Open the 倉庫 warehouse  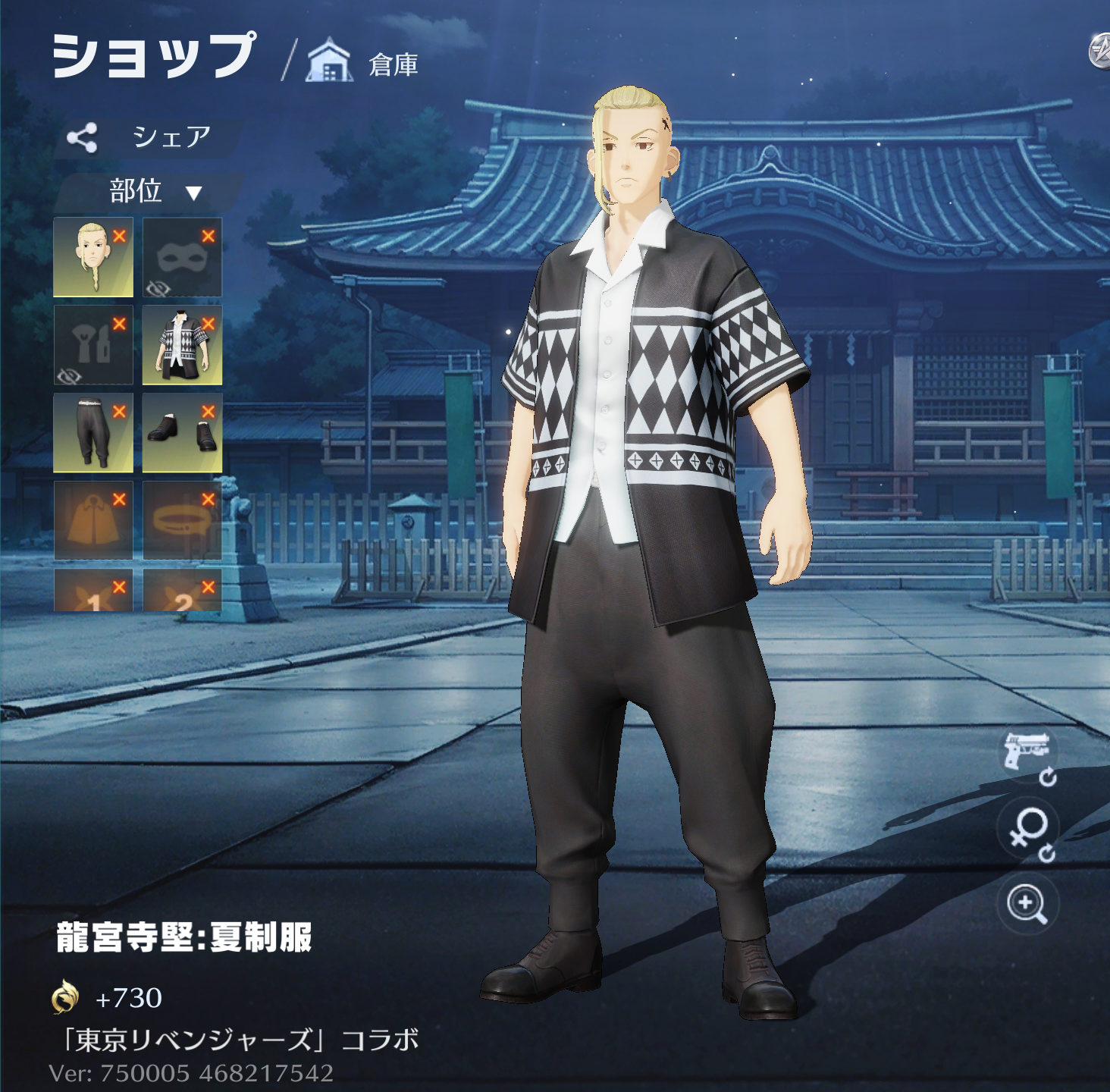tap(364, 64)
